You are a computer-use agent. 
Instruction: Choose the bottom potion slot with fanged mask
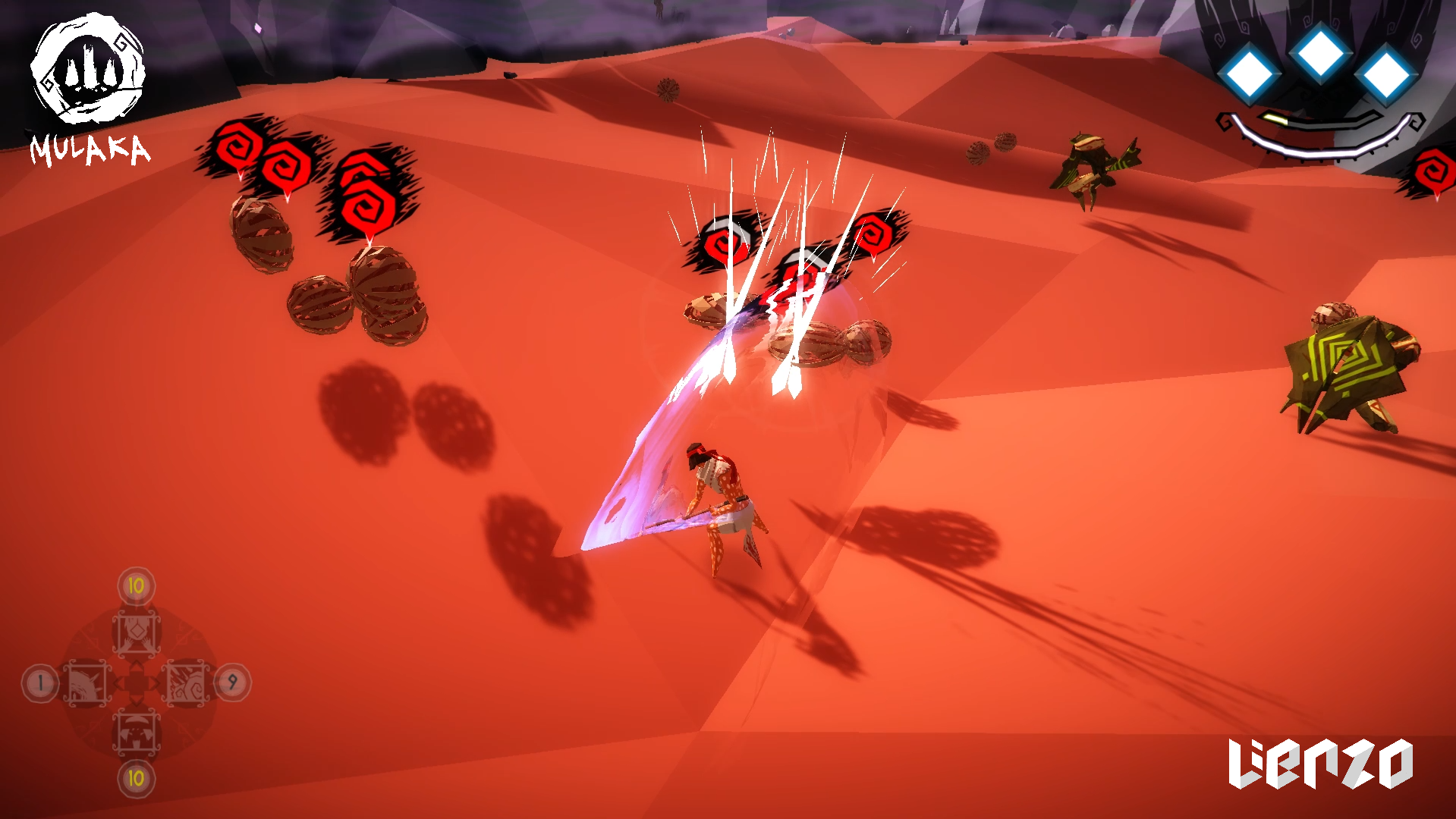click(137, 733)
